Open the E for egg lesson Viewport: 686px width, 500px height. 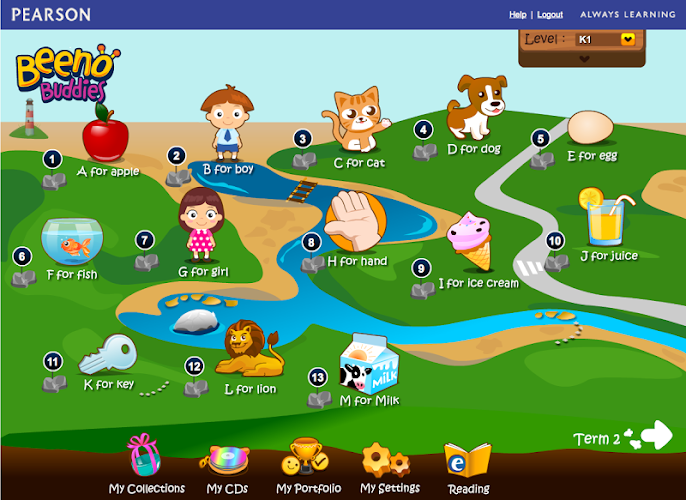pos(590,130)
